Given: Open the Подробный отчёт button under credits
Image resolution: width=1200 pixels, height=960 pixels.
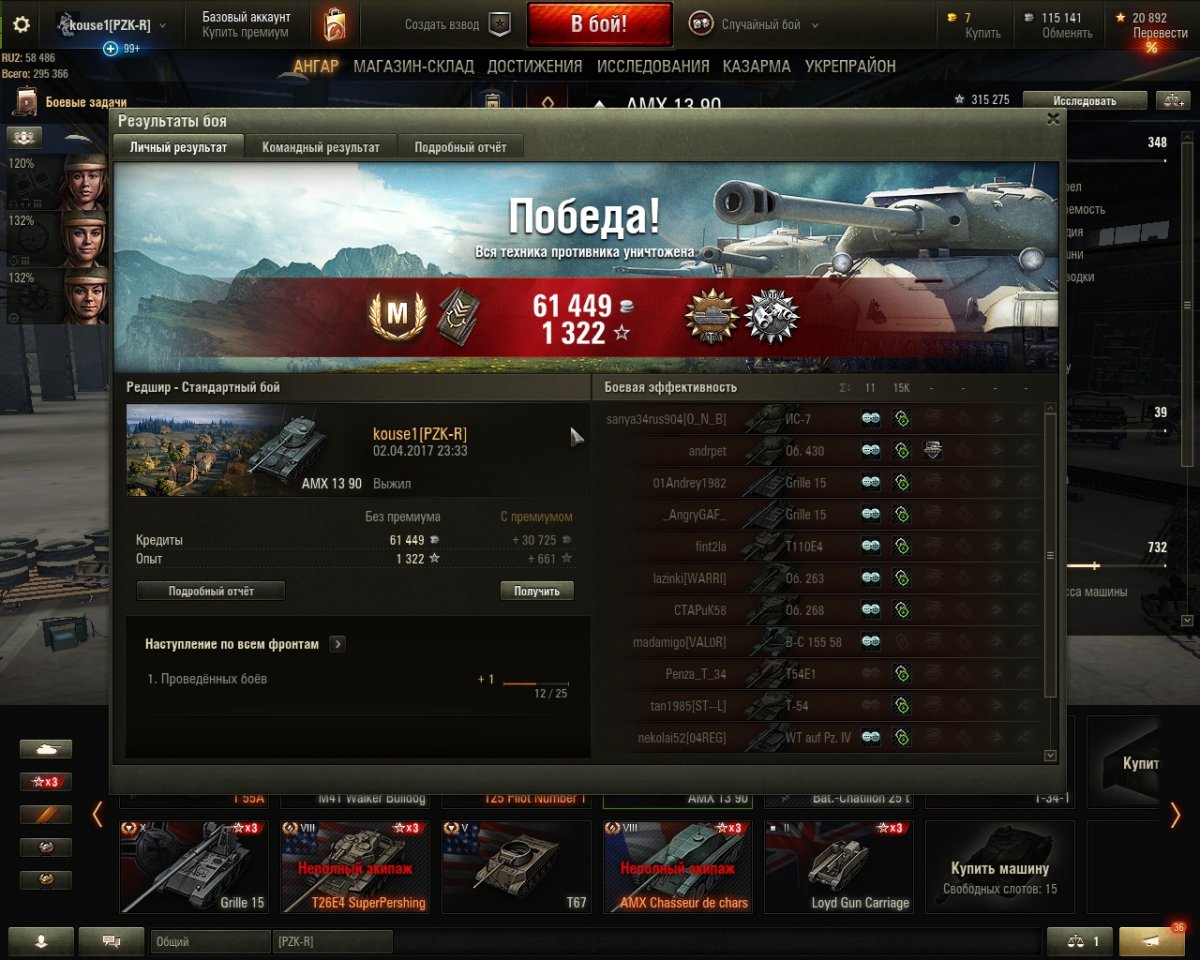Looking at the screenshot, I should [x=211, y=591].
